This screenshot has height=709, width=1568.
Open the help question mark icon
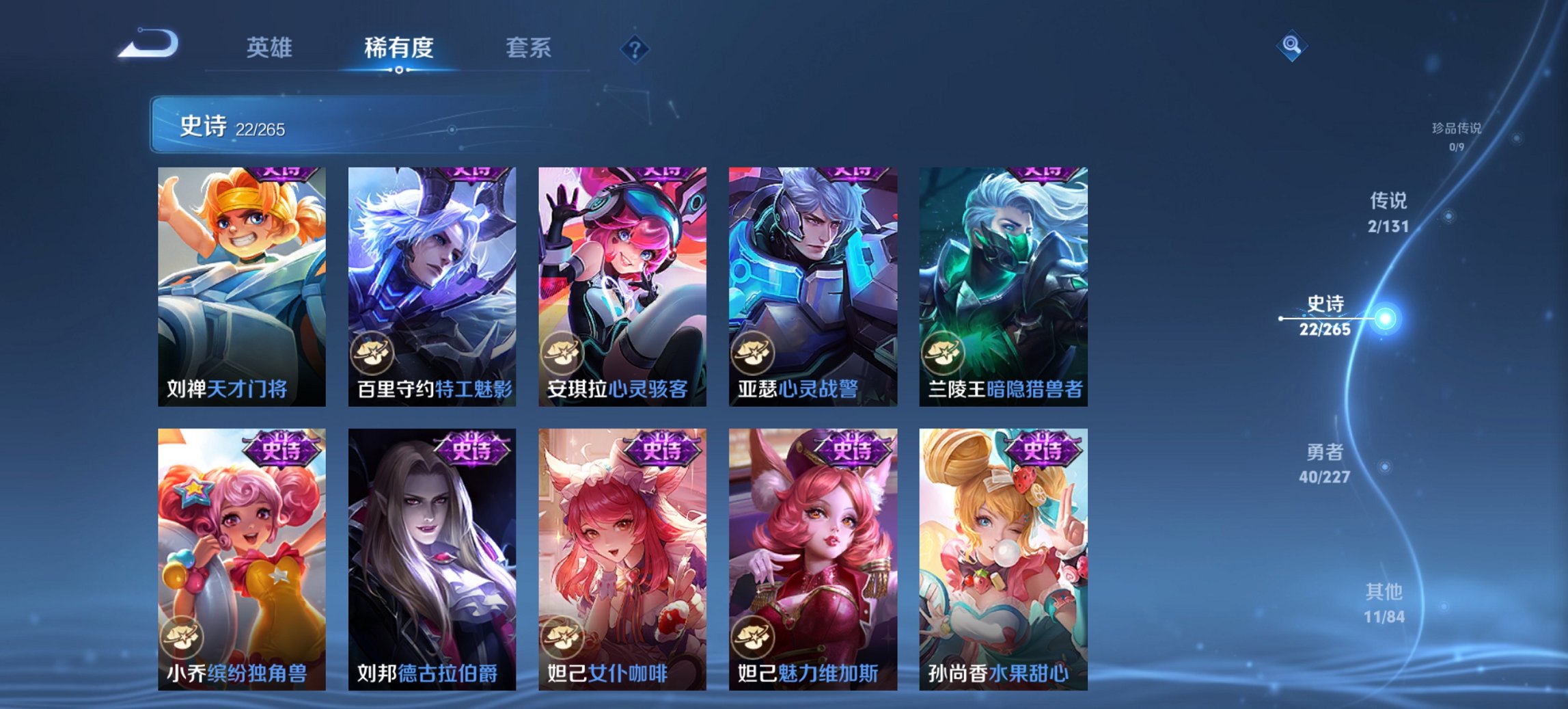pyautogui.click(x=634, y=47)
